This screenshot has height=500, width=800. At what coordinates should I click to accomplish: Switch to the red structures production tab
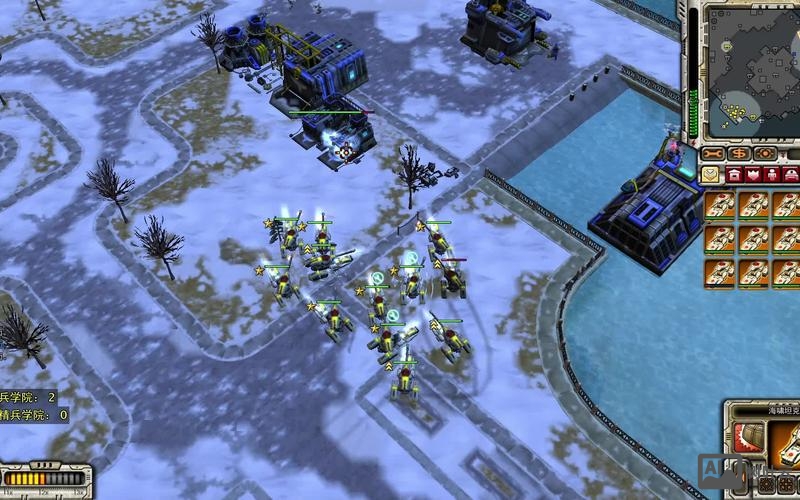point(734,174)
